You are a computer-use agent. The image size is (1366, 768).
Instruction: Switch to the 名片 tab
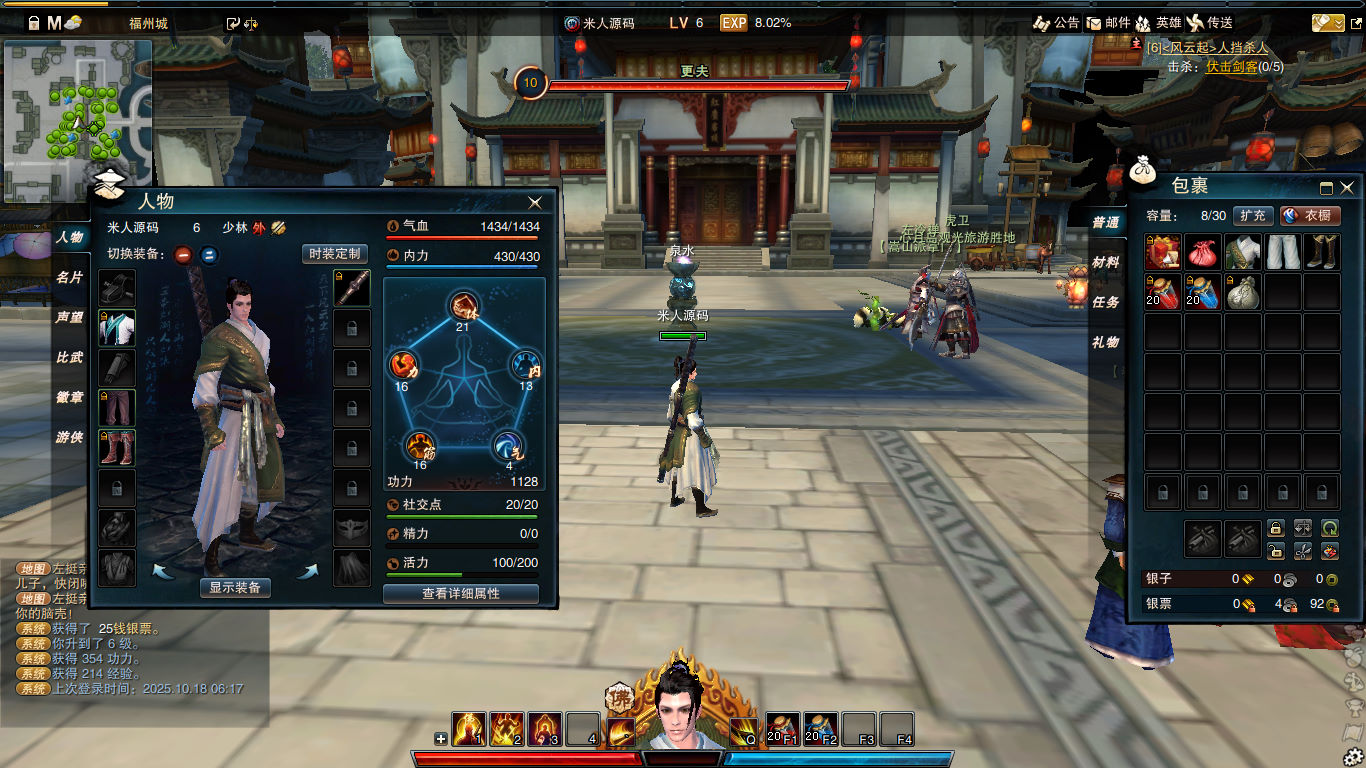[x=69, y=277]
